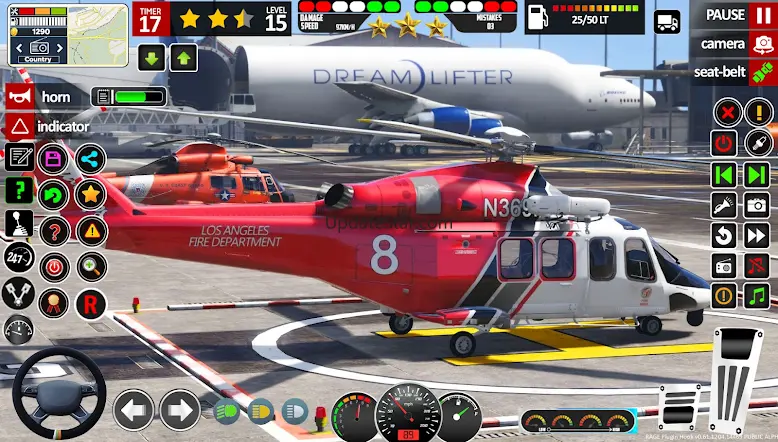Steer using the left arrow button
Screen dimensions: 778x442
coord(133,409)
